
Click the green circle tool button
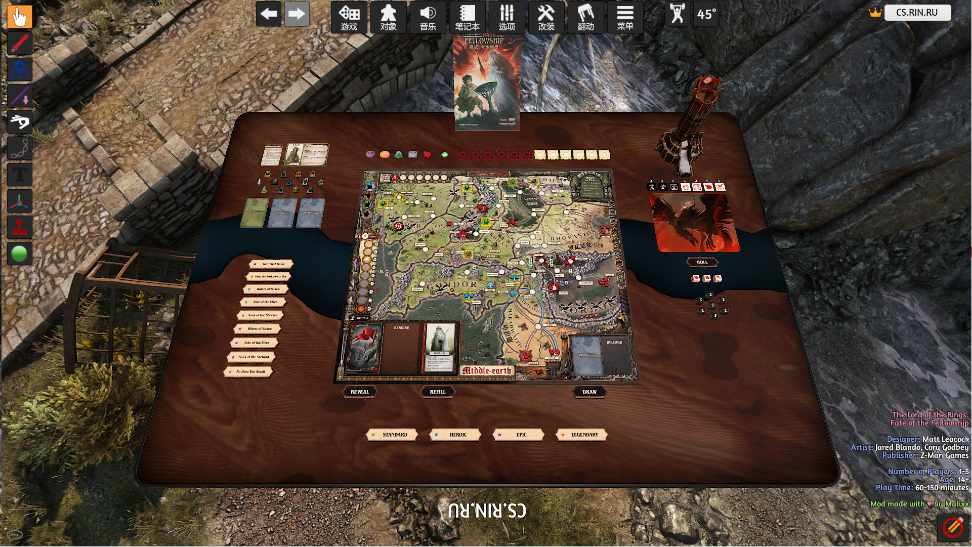click(x=20, y=252)
